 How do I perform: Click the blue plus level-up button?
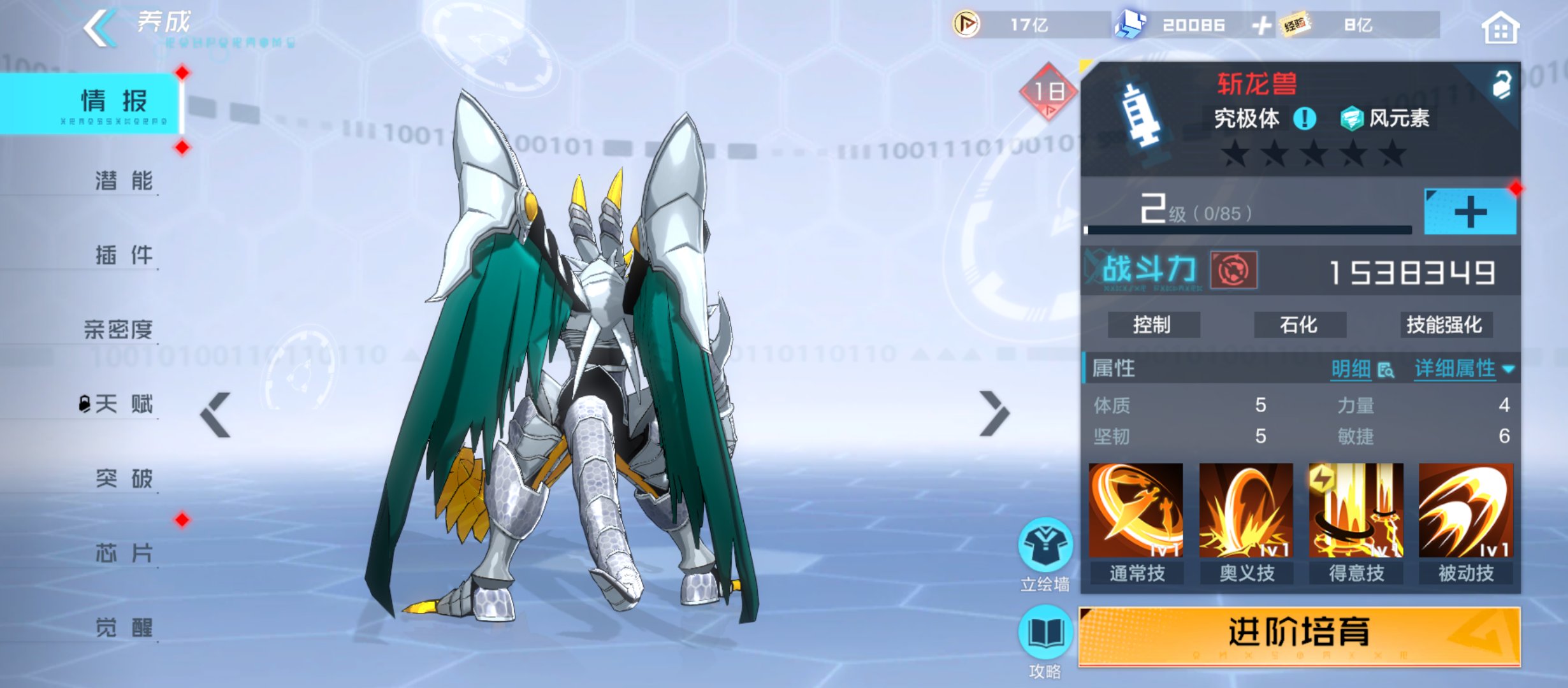(x=1470, y=212)
